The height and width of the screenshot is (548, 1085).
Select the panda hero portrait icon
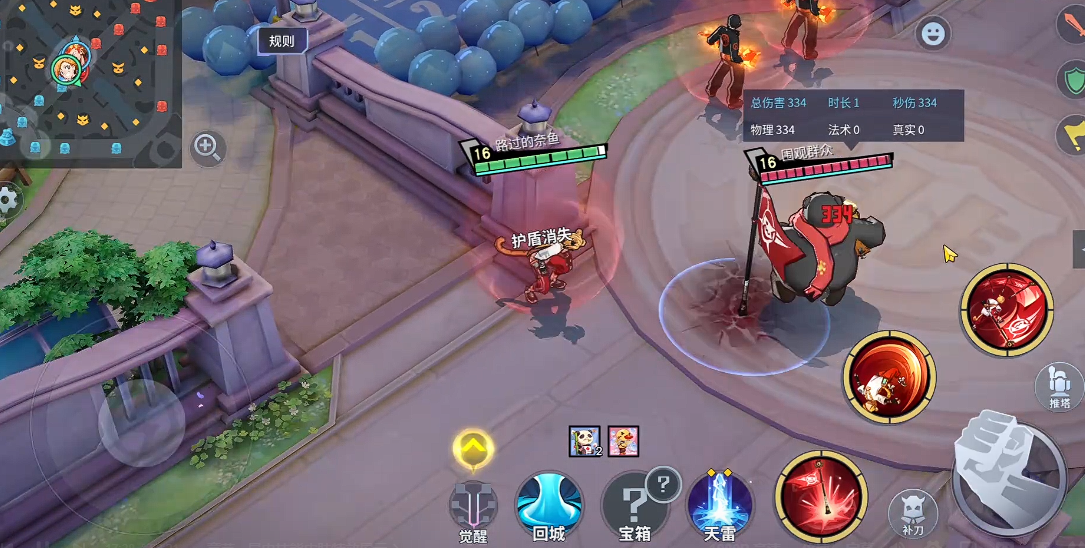click(x=583, y=441)
